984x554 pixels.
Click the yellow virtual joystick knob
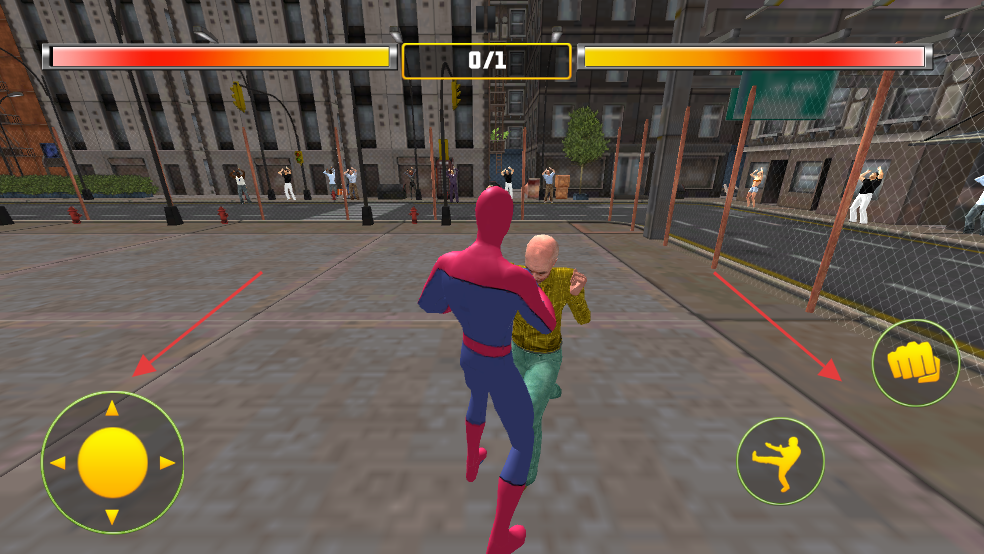coord(113,462)
